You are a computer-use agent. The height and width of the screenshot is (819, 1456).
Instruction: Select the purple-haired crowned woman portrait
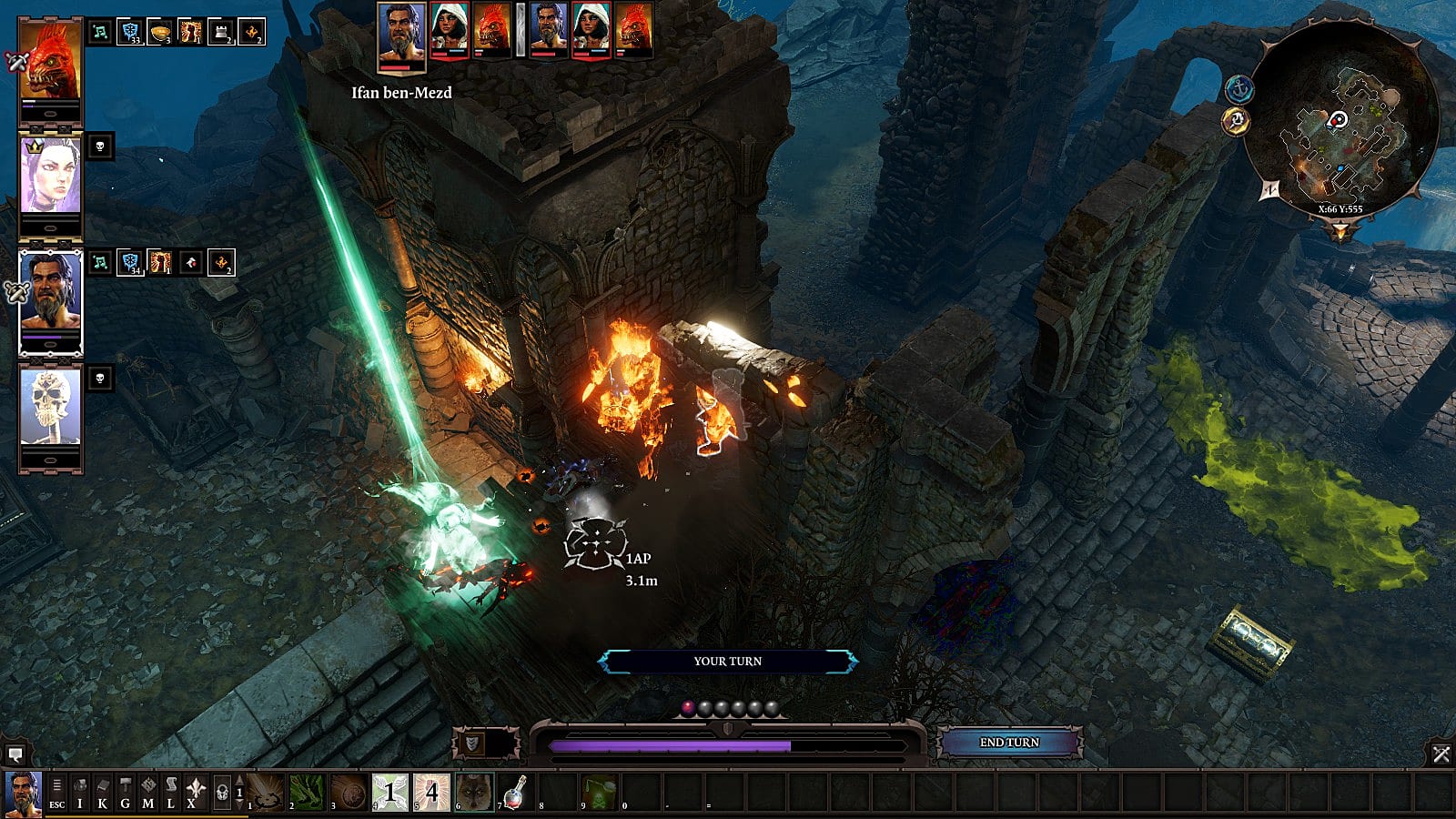click(x=50, y=176)
